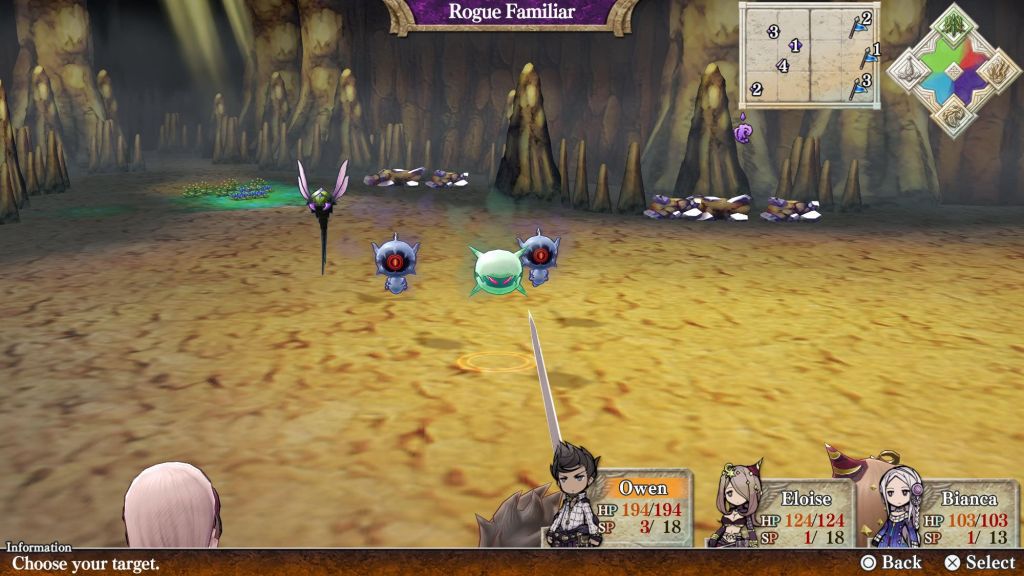
Task: Choose ally flag 3 on battle grid
Action: pos(861,86)
